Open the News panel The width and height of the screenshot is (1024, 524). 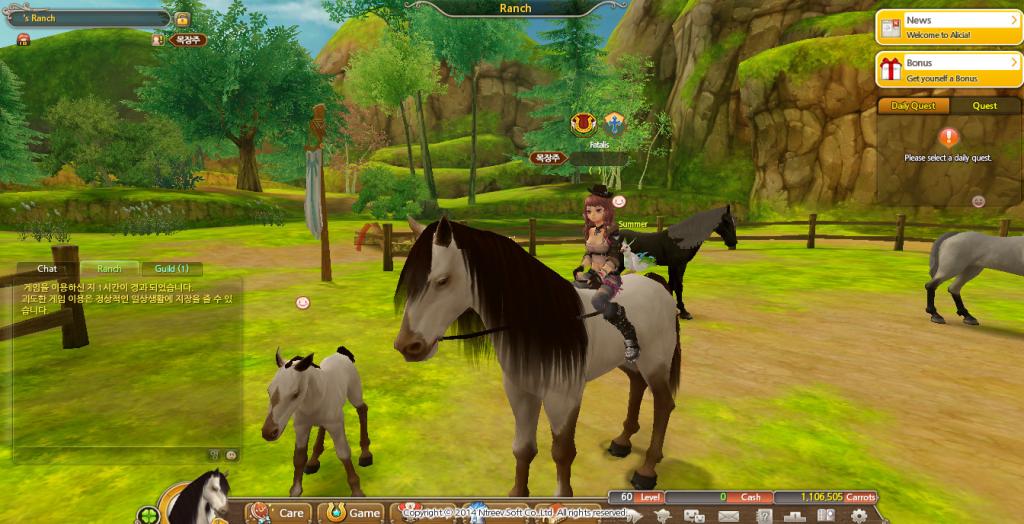948,27
